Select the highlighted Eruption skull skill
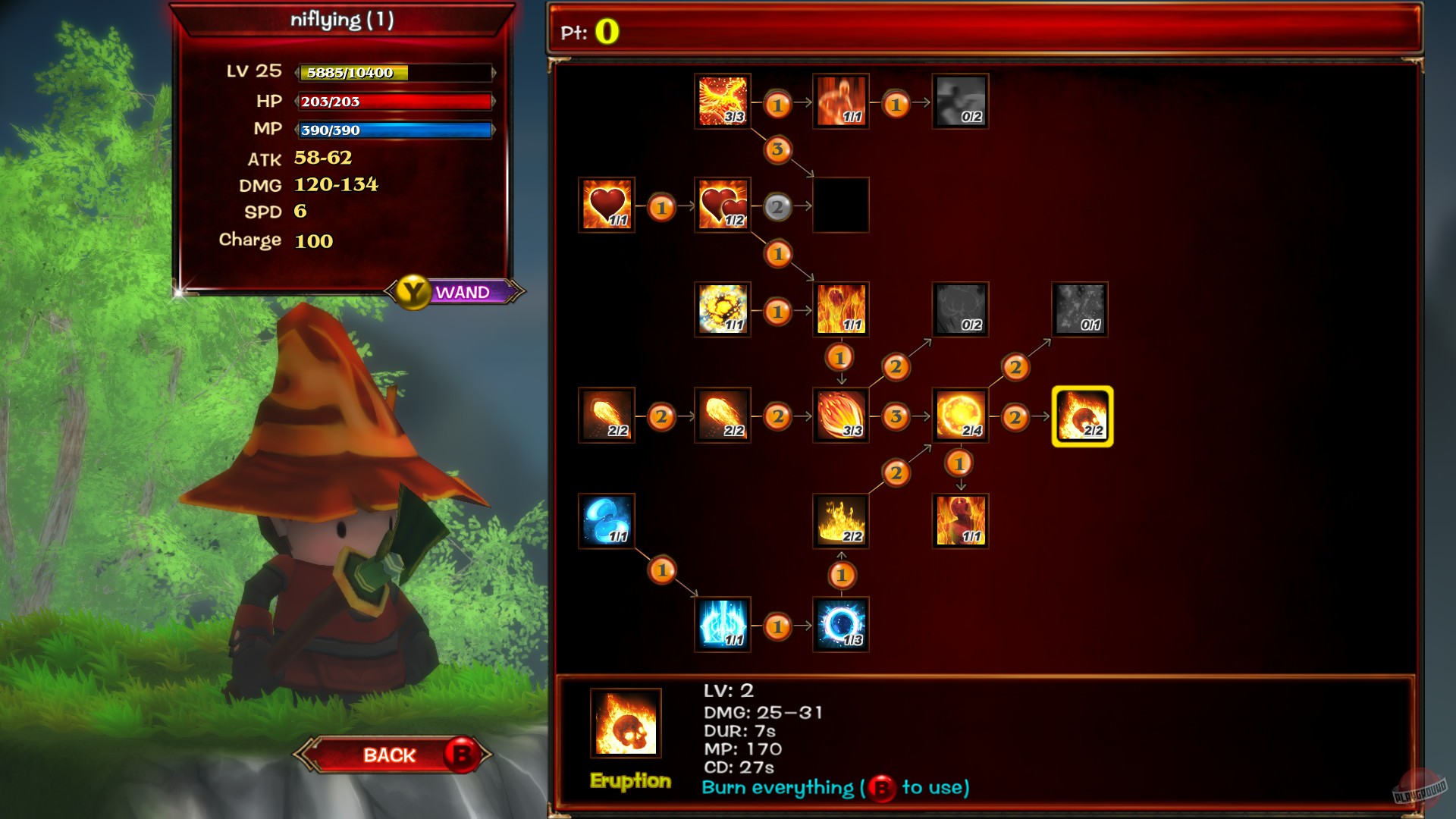 click(1081, 414)
